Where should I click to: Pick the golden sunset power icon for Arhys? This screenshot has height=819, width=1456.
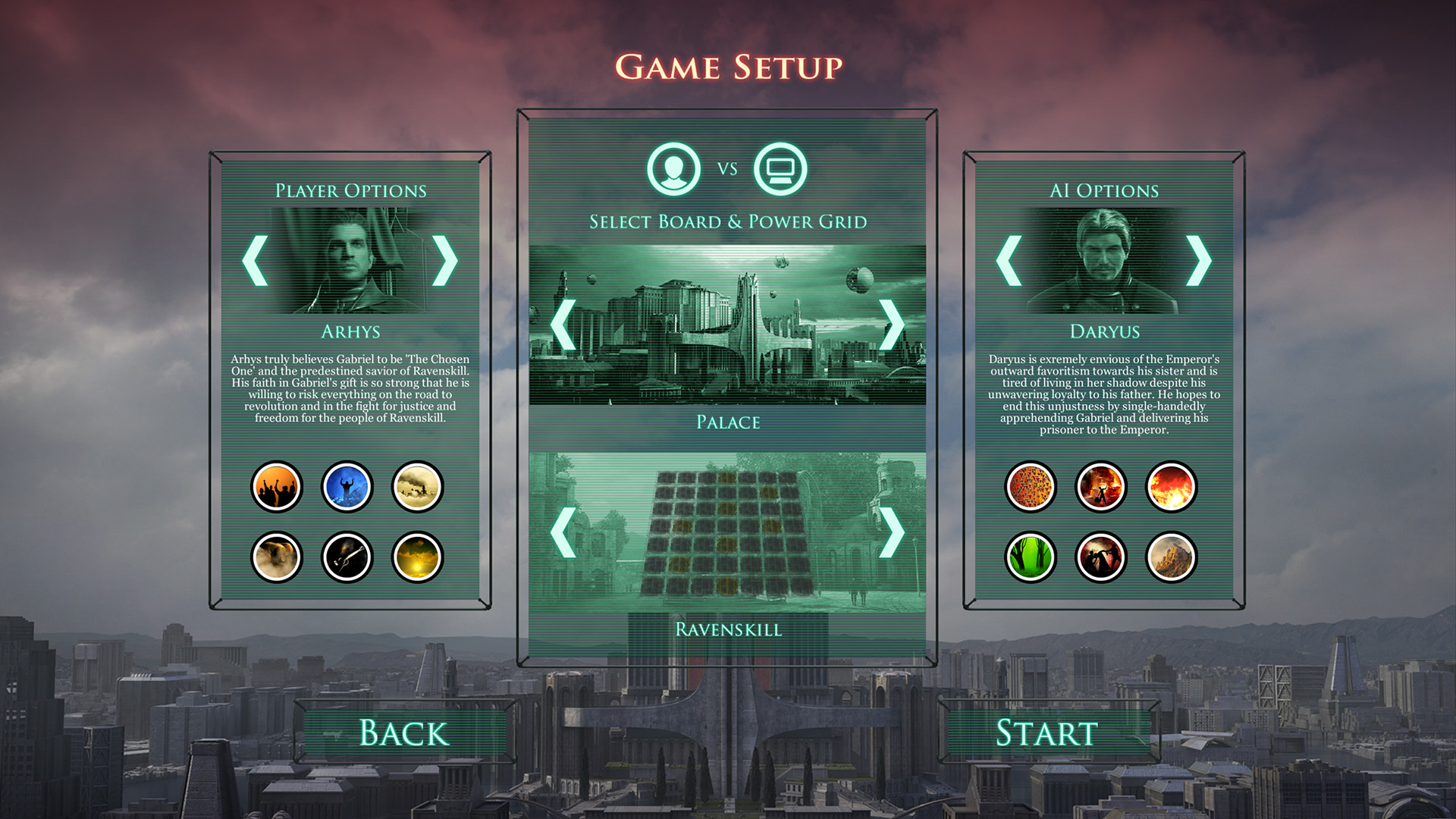(x=416, y=557)
